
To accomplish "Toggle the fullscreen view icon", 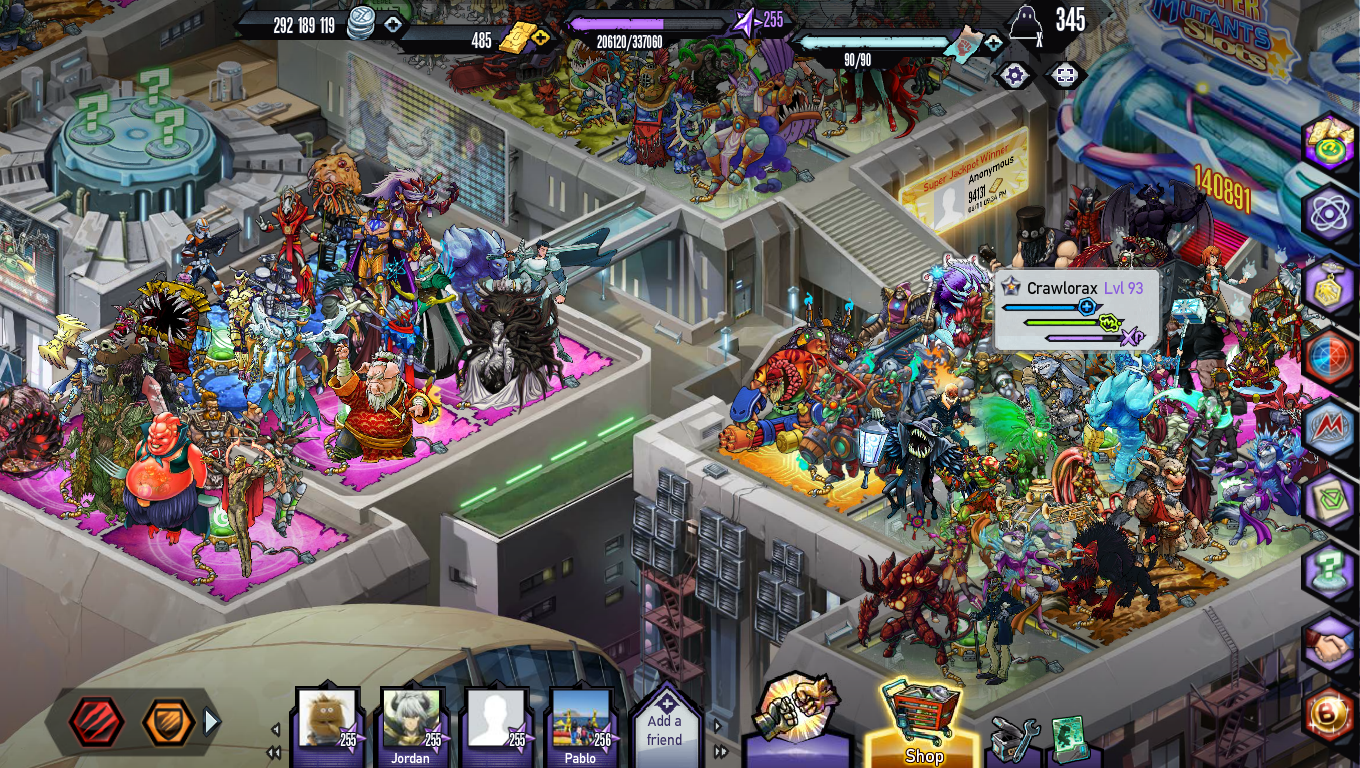I will (1065, 75).
